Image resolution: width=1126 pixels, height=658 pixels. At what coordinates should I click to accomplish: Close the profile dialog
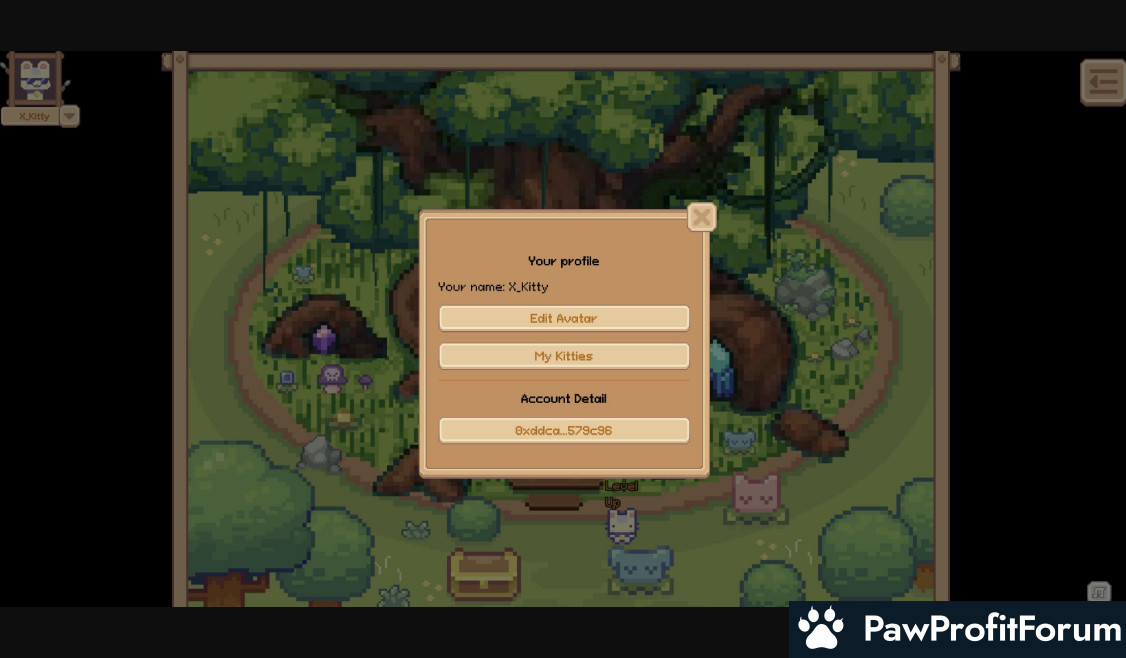(702, 217)
